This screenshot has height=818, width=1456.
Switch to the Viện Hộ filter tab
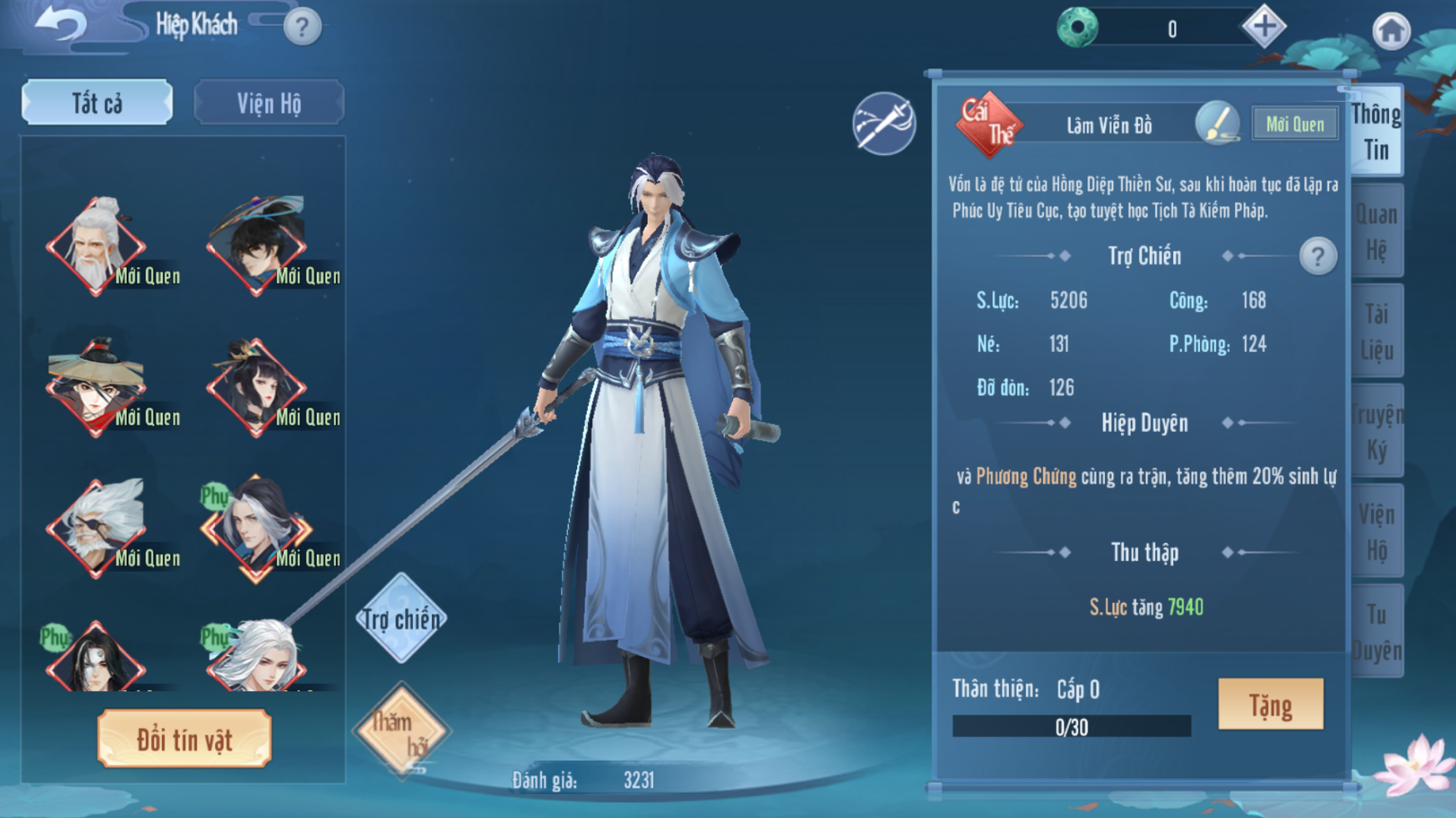pos(269,103)
